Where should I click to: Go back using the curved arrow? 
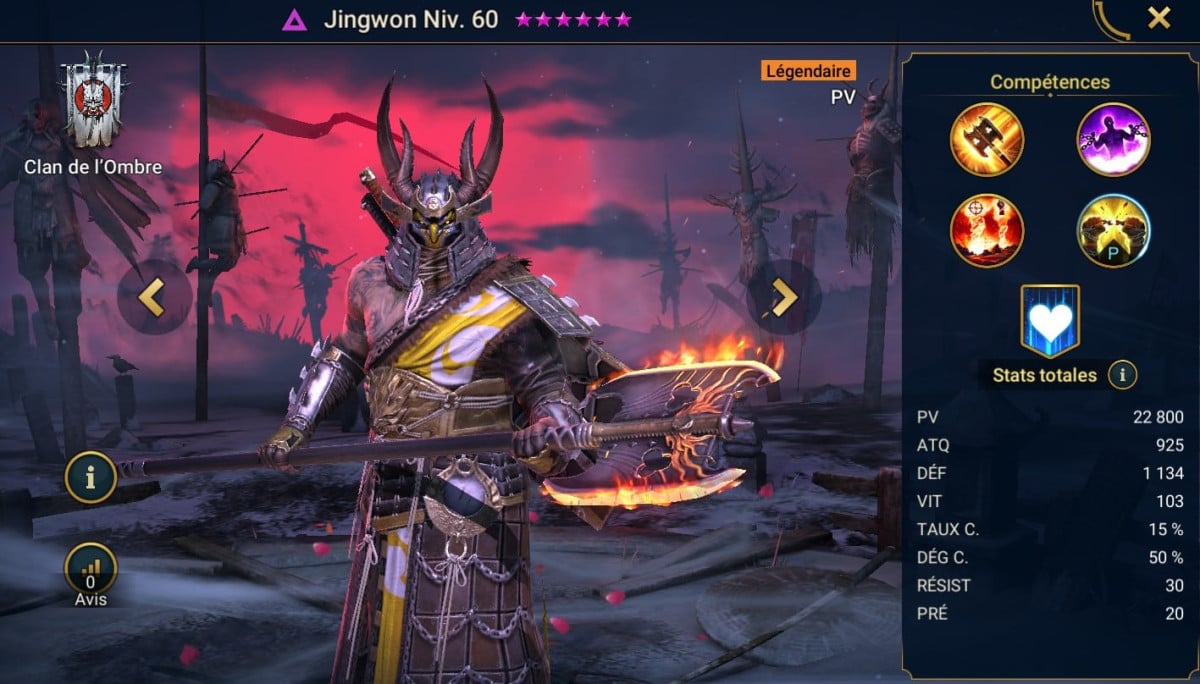(1111, 20)
